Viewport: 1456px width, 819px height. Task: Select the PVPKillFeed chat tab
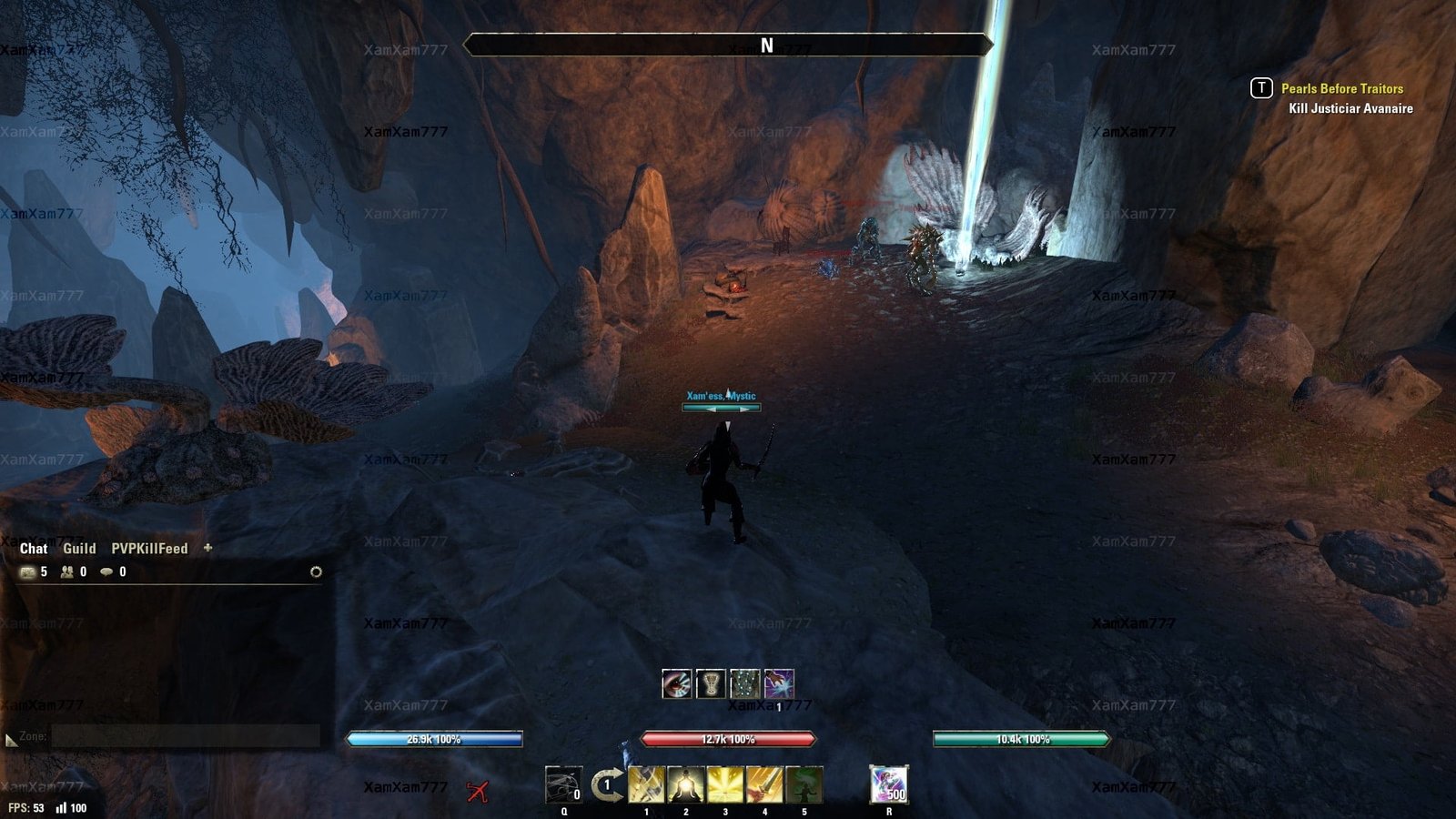149,549
